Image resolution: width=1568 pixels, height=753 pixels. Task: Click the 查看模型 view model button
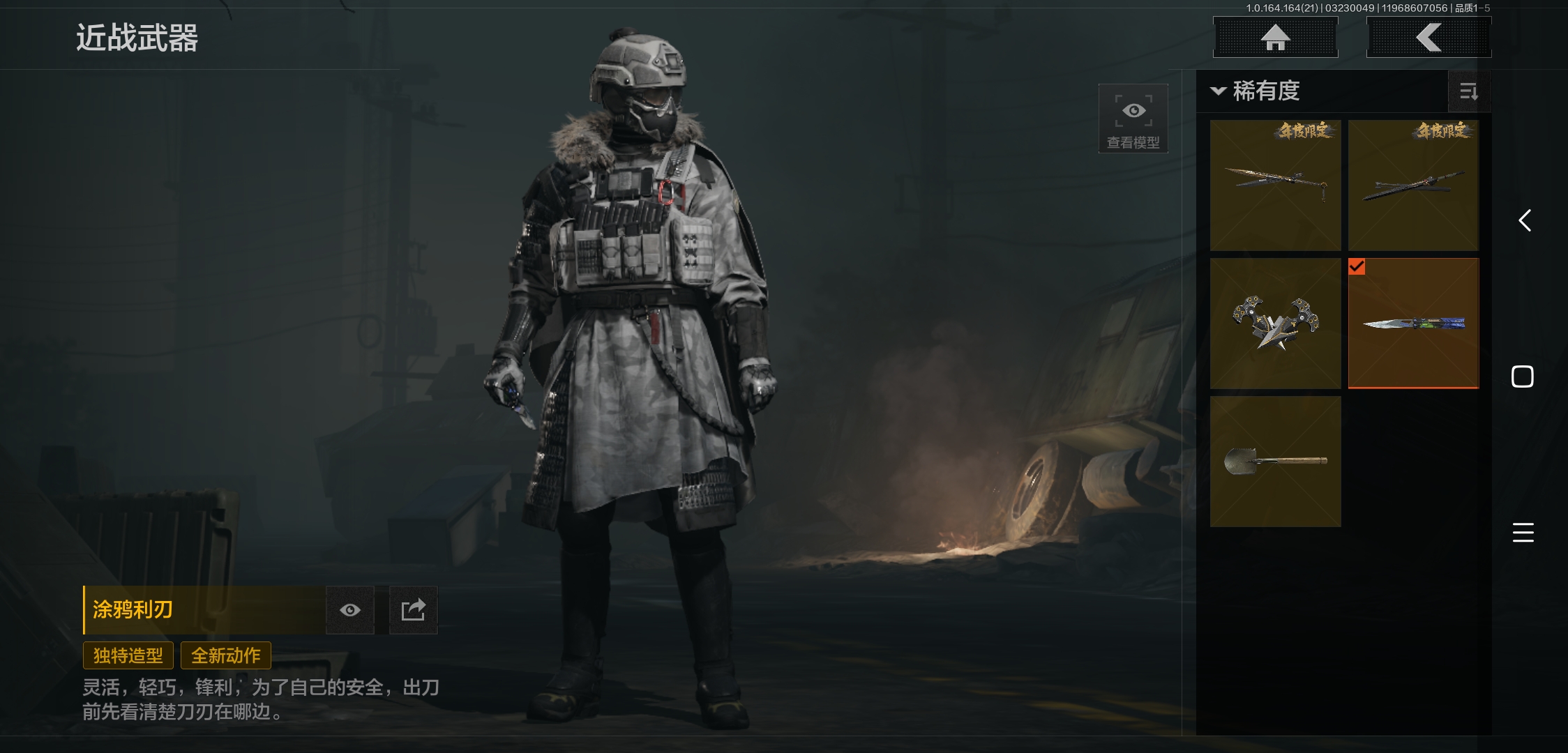[1133, 119]
